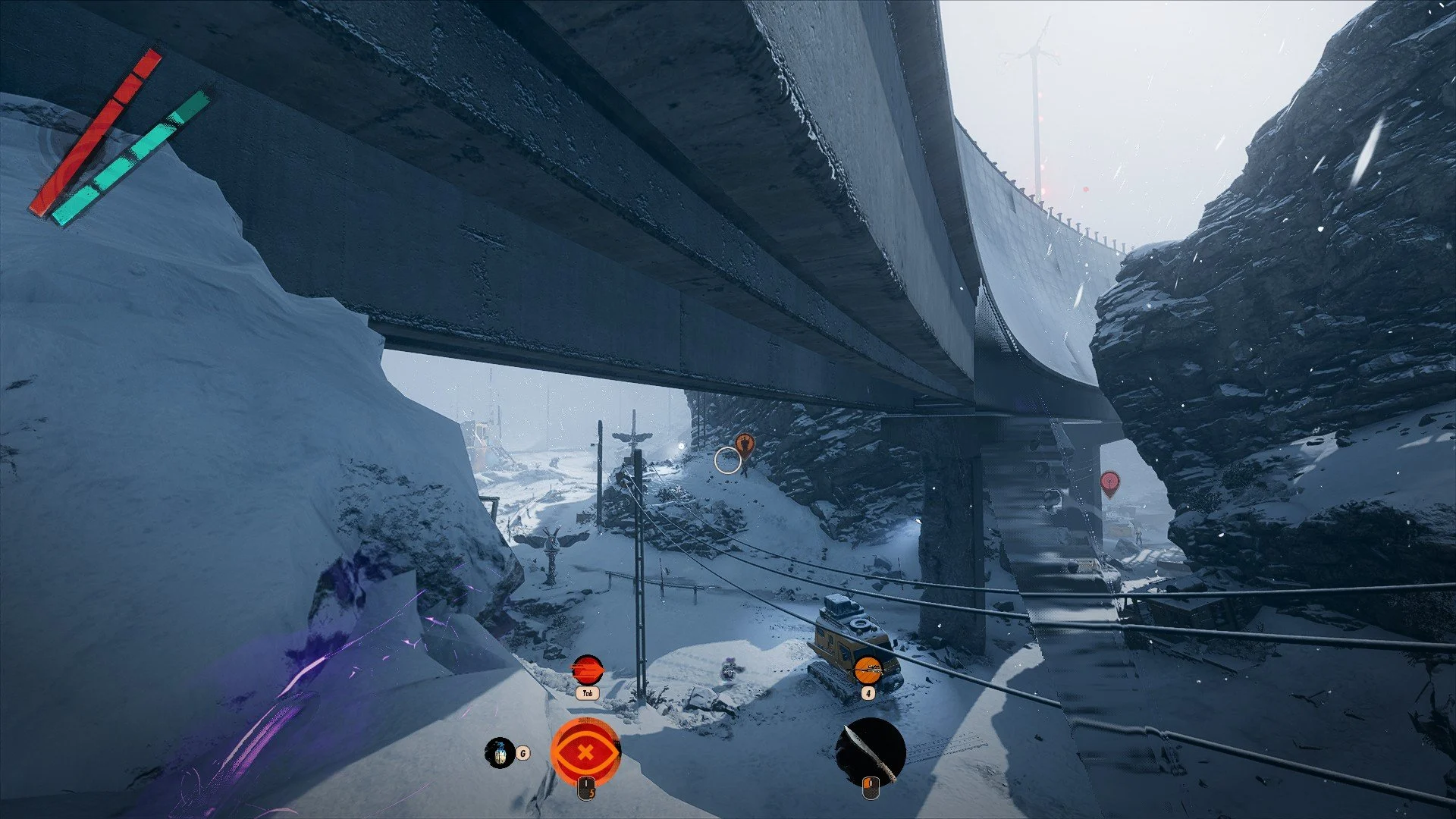Open the red striped orb ability wheel icon
The image size is (1456, 819).
[x=587, y=670]
